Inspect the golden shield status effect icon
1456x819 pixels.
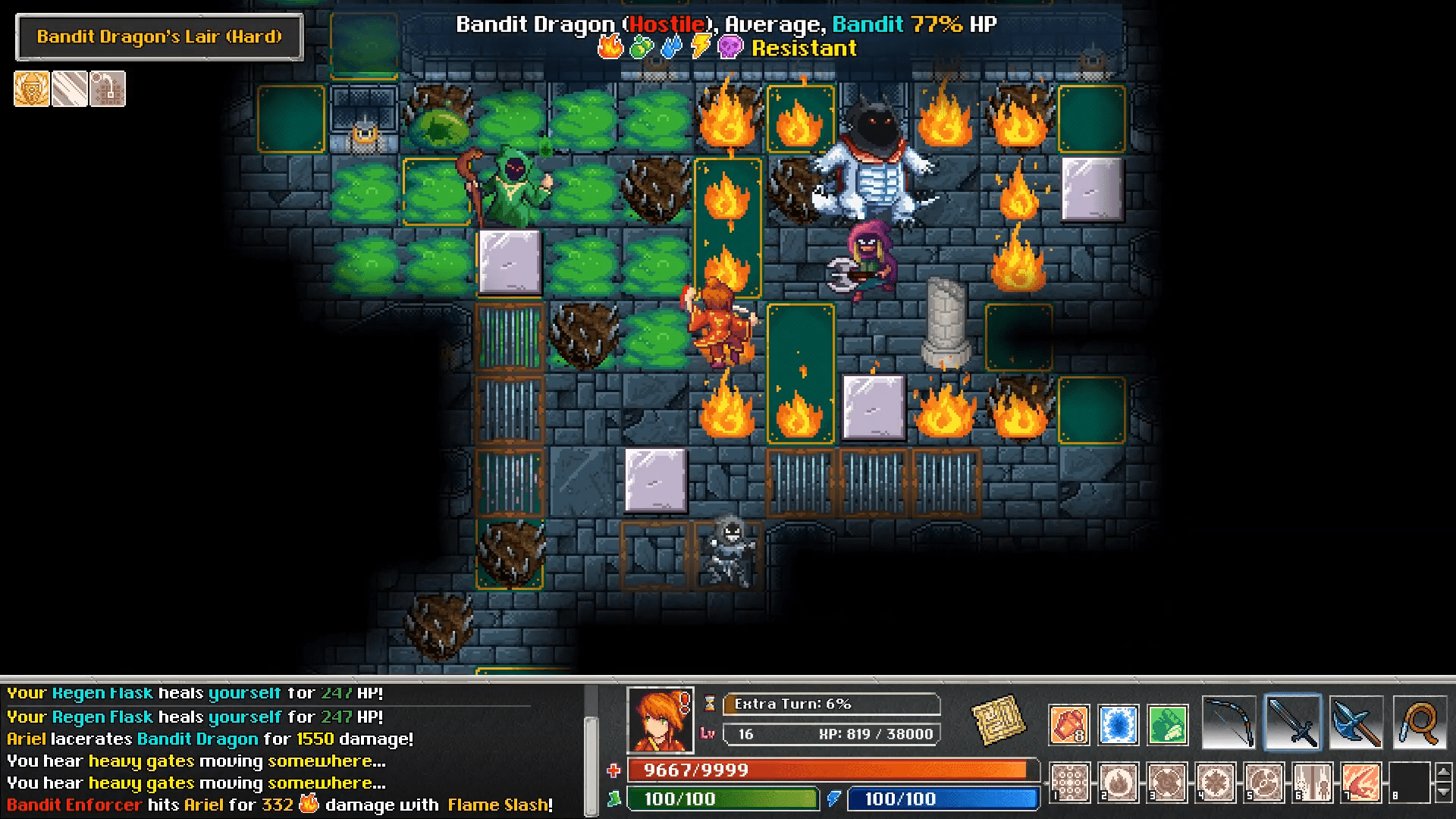coord(32,89)
